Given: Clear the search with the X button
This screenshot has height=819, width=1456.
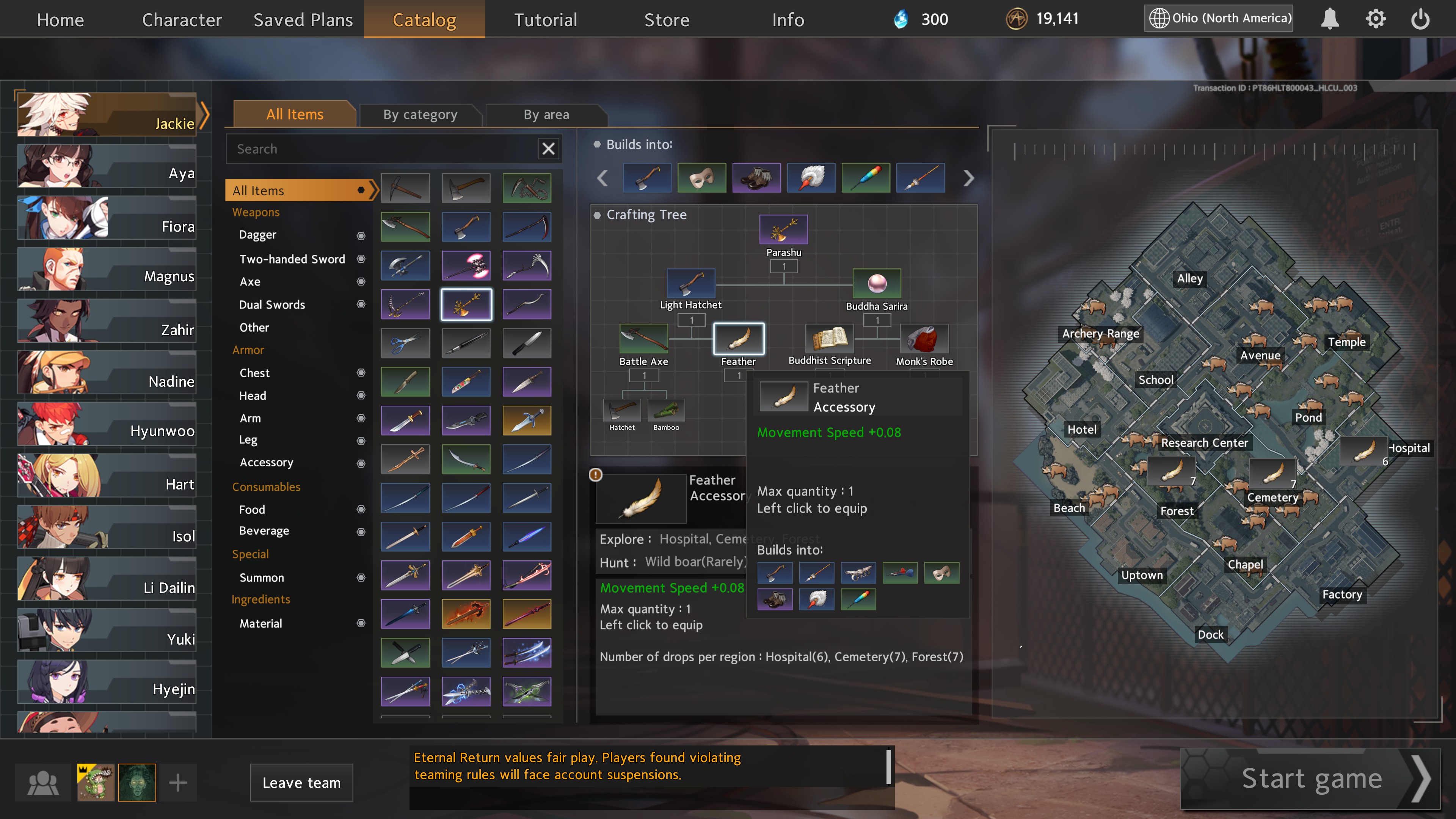Looking at the screenshot, I should 548,149.
